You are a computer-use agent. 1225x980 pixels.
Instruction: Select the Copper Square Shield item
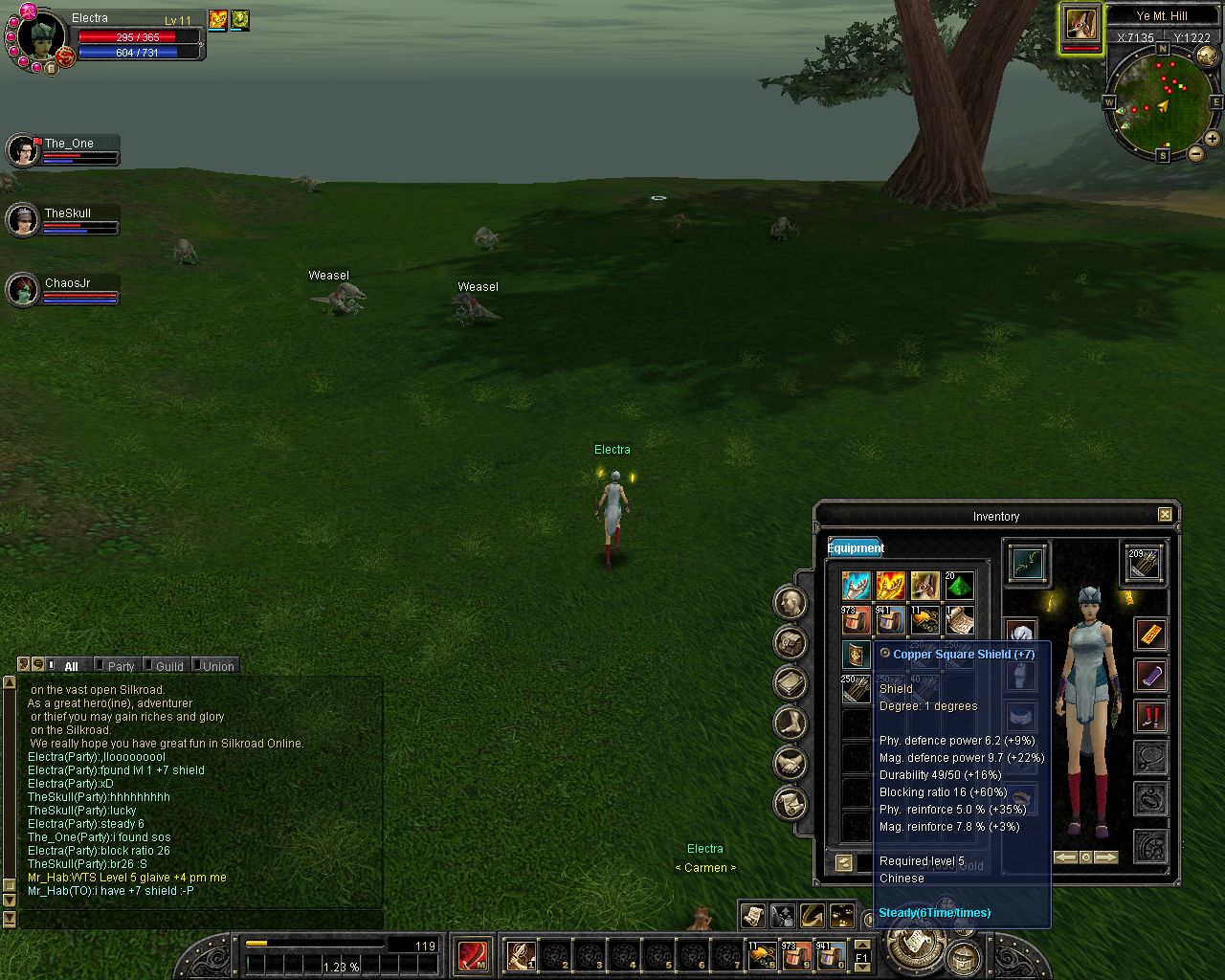coord(856,655)
